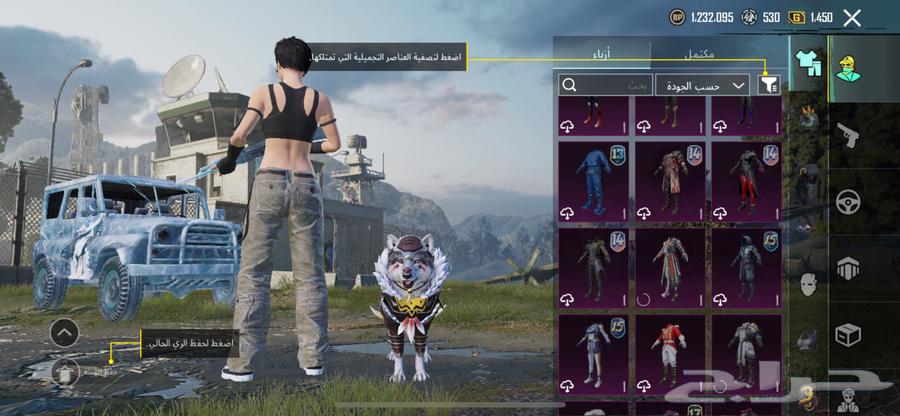This screenshot has width=900, height=416.
Task: Click the cosmetics filter funnel icon
Action: coord(769,86)
